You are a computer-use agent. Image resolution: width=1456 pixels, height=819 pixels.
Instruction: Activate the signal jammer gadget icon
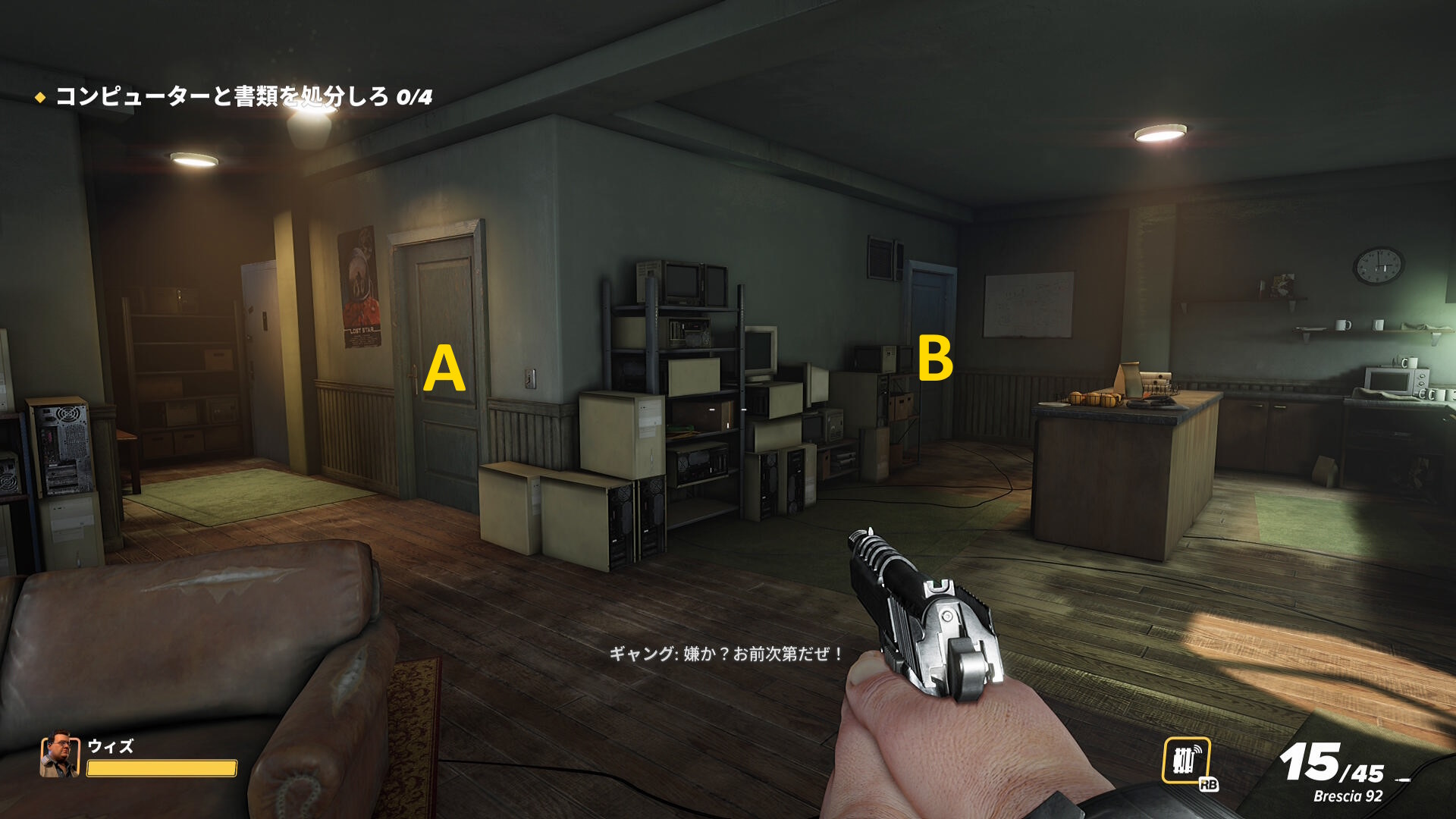coord(1186,761)
